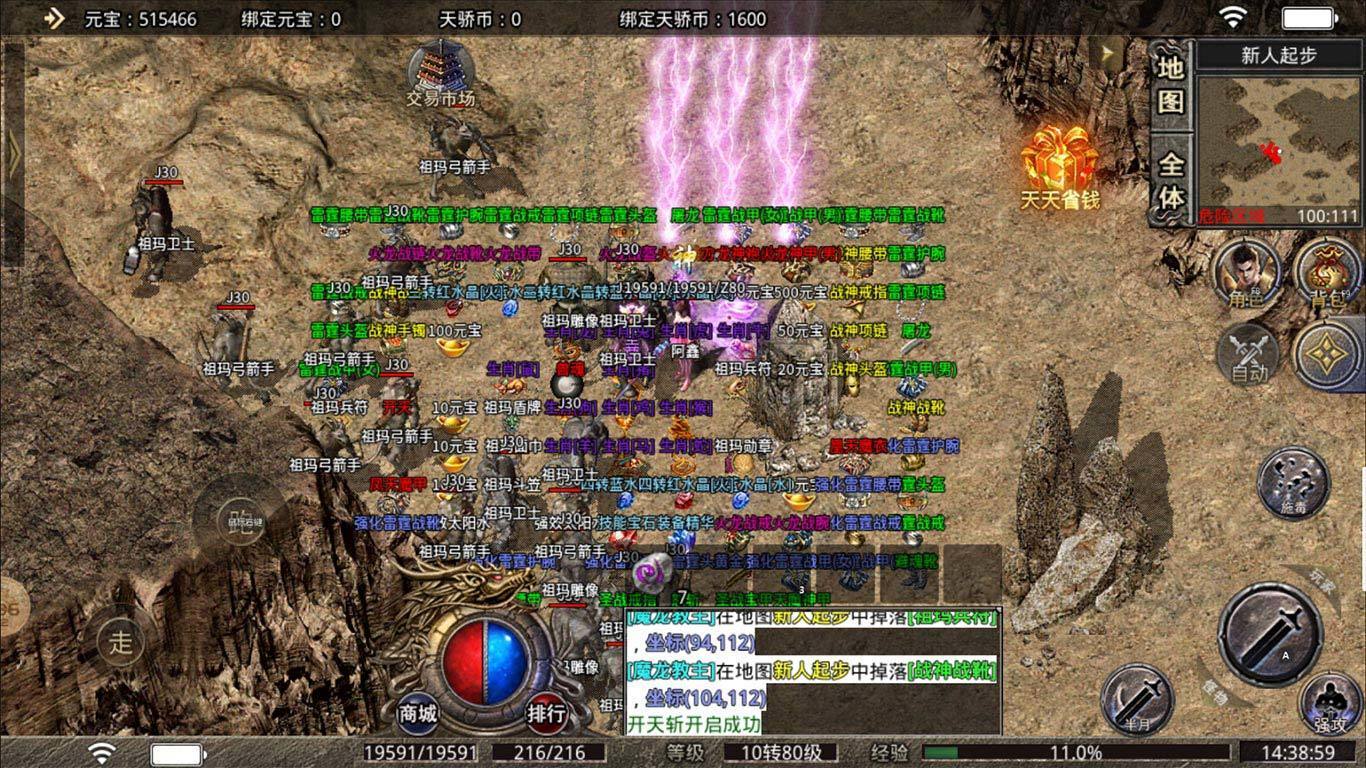Cast the 施毒 poison skill
This screenshot has height=768, width=1366.
coord(1292,483)
